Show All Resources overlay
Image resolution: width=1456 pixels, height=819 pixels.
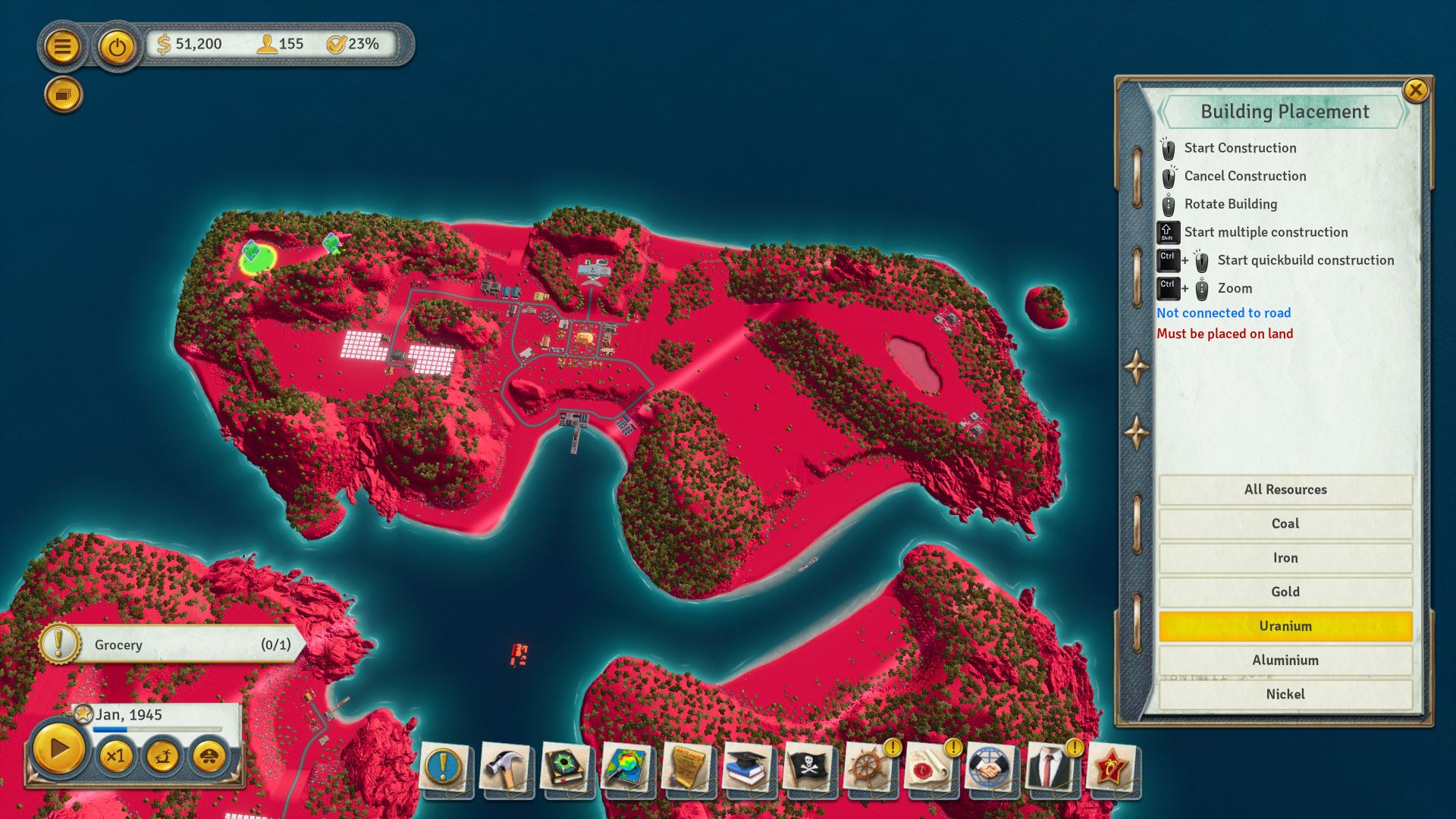(1285, 489)
